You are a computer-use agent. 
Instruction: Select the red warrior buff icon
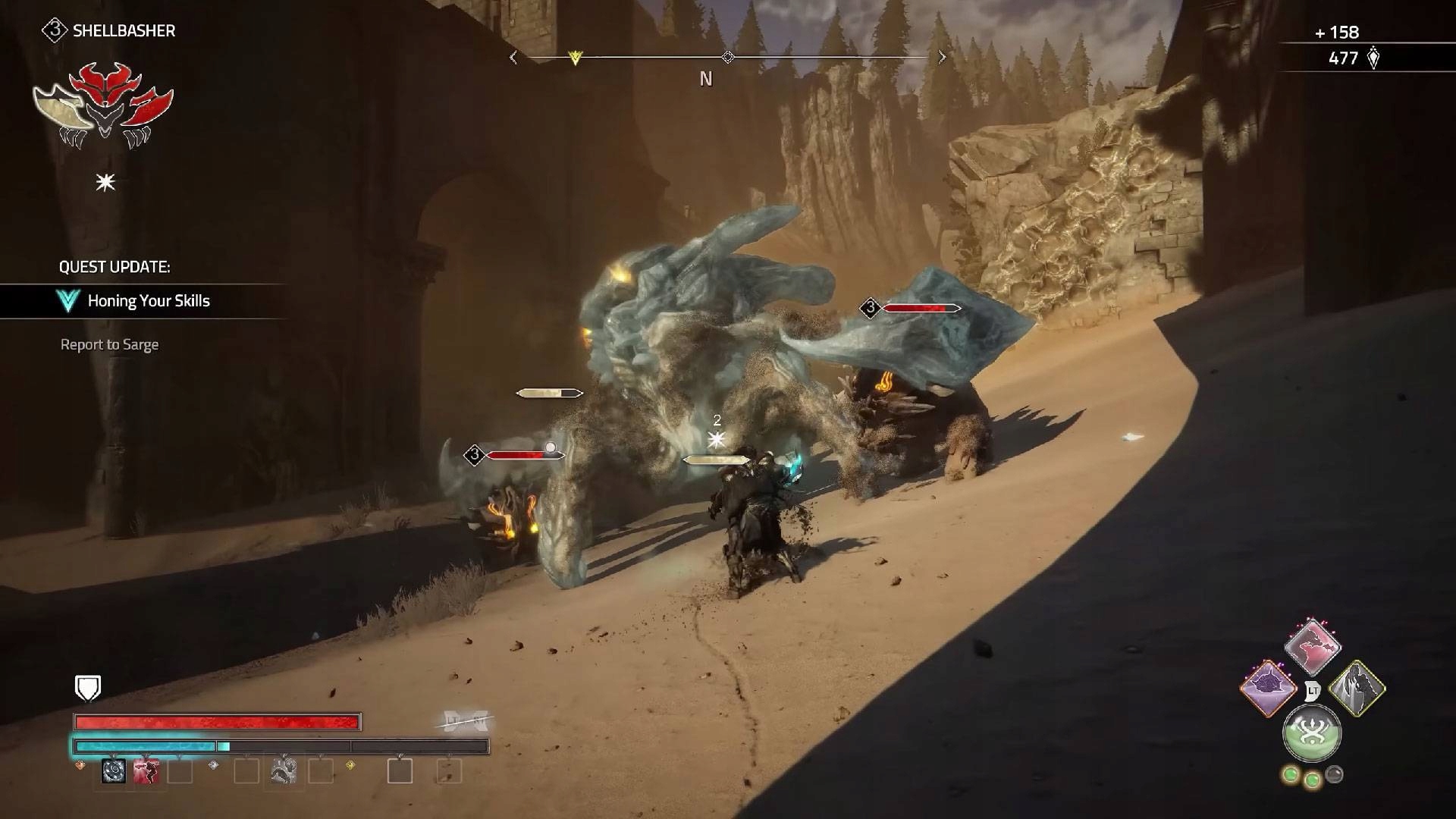[x=146, y=771]
